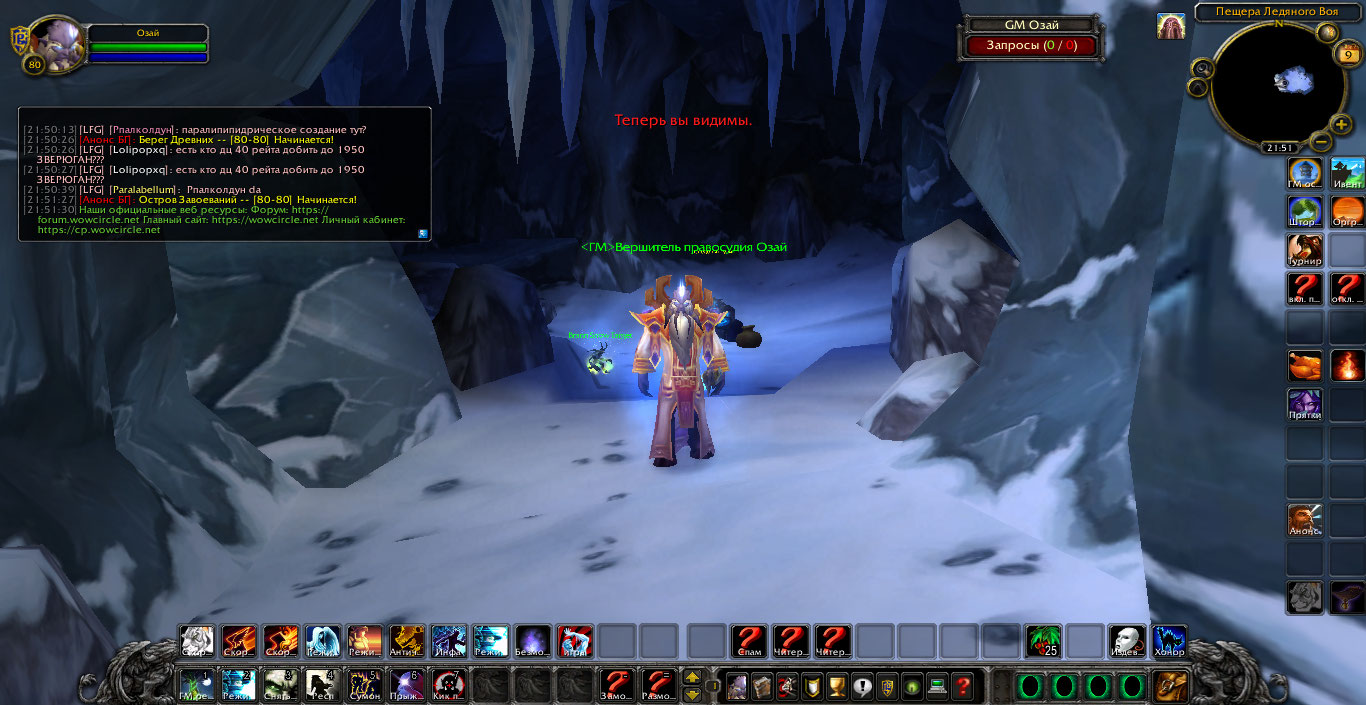
Task: Click the action bar page up arrow
Action: pos(692,677)
